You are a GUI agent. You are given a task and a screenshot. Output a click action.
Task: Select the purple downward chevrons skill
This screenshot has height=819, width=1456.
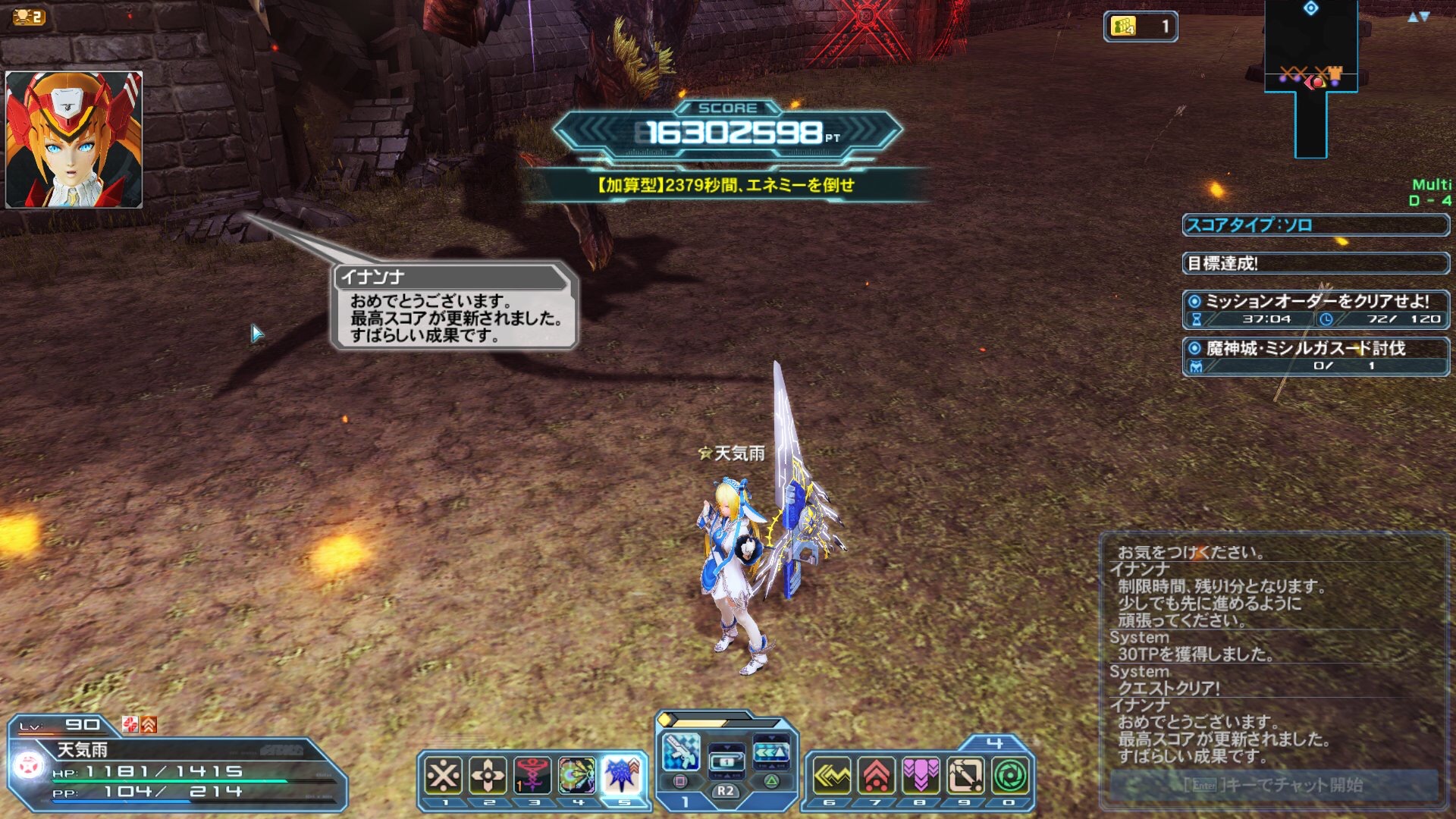(921, 776)
